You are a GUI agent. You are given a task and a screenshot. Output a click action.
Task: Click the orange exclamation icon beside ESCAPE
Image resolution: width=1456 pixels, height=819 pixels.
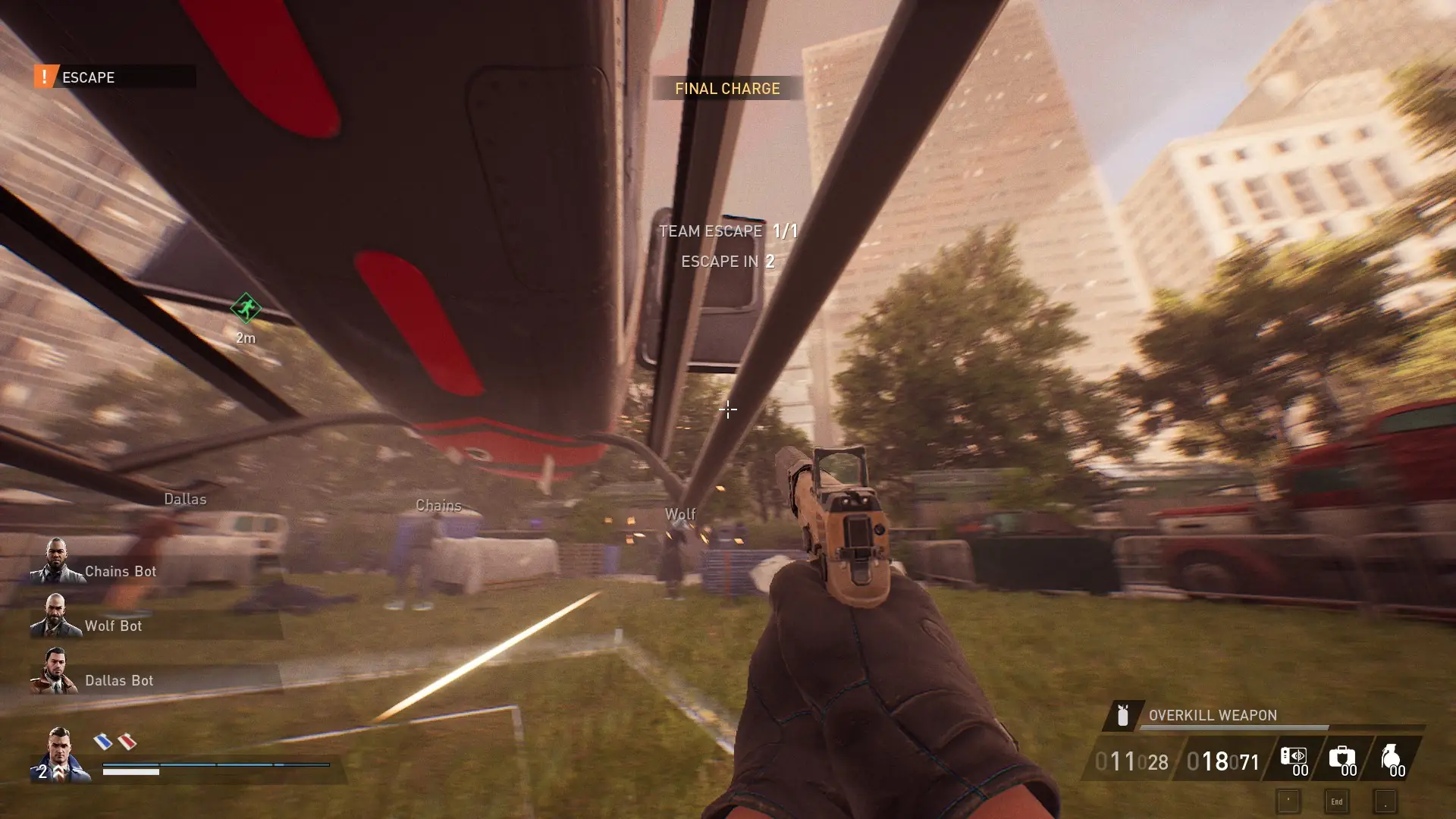pos(43,76)
